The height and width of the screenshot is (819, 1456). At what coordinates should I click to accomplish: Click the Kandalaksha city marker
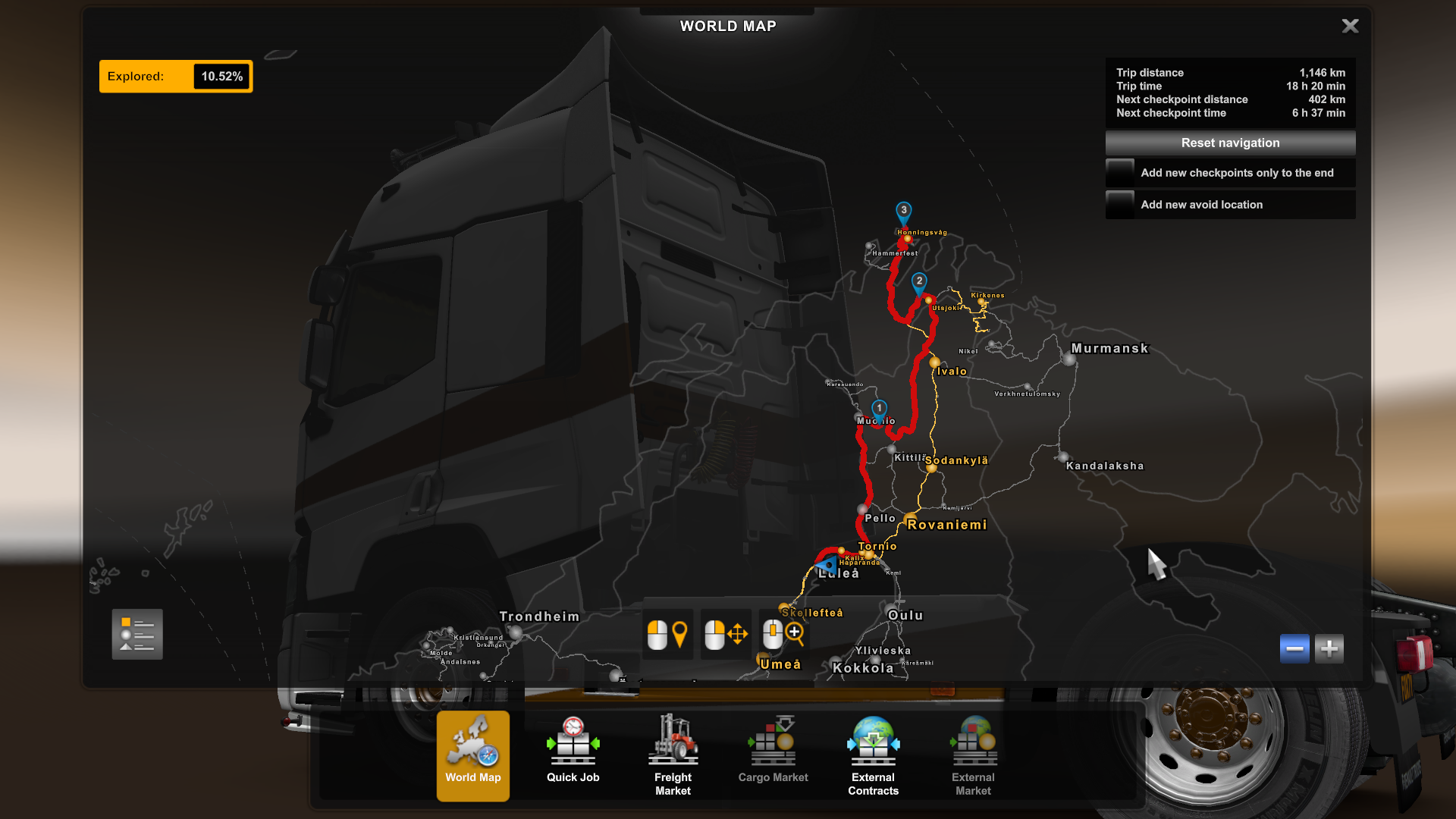(1062, 457)
